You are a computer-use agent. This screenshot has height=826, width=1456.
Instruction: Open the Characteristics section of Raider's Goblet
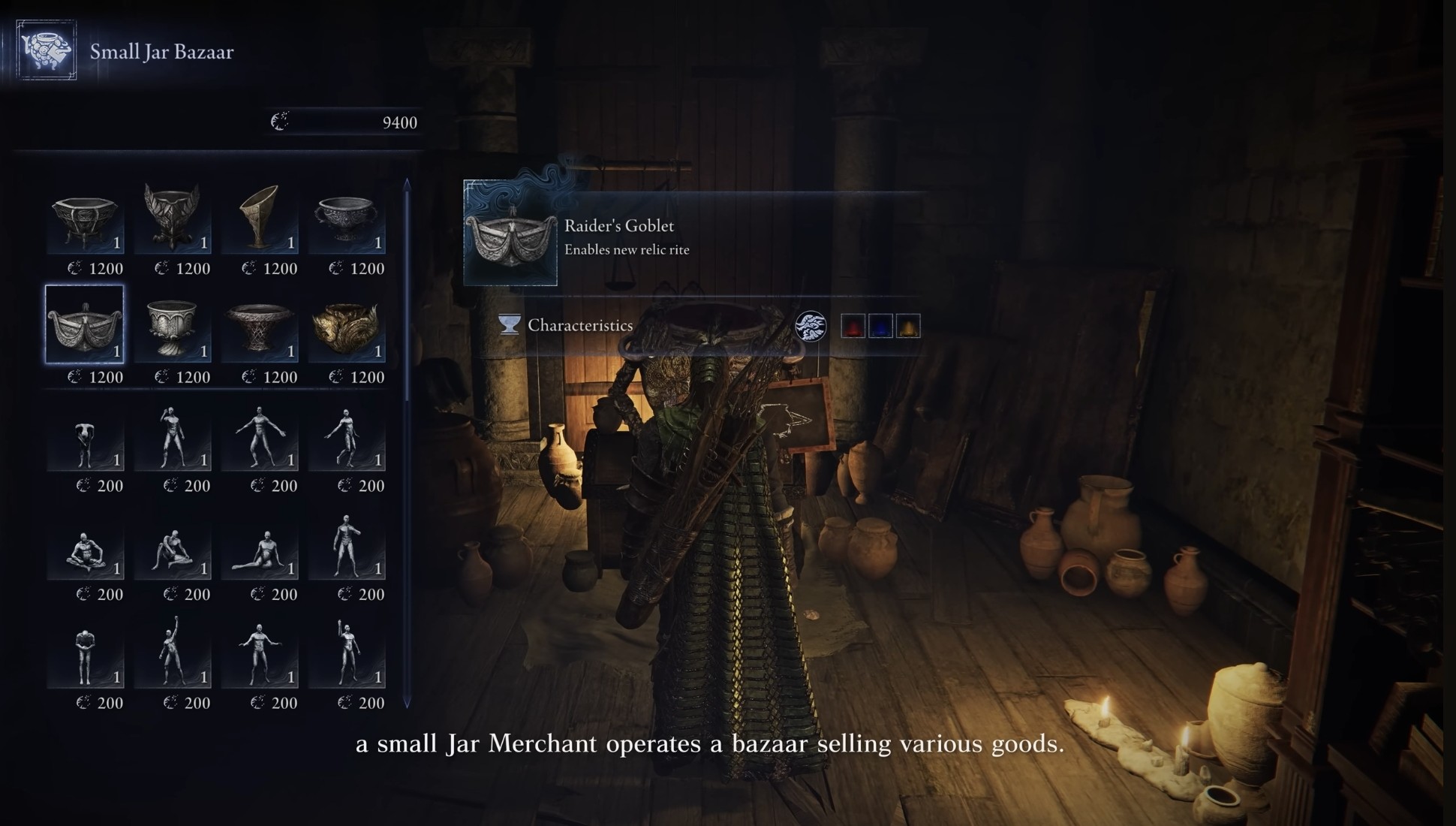pyautogui.click(x=579, y=325)
